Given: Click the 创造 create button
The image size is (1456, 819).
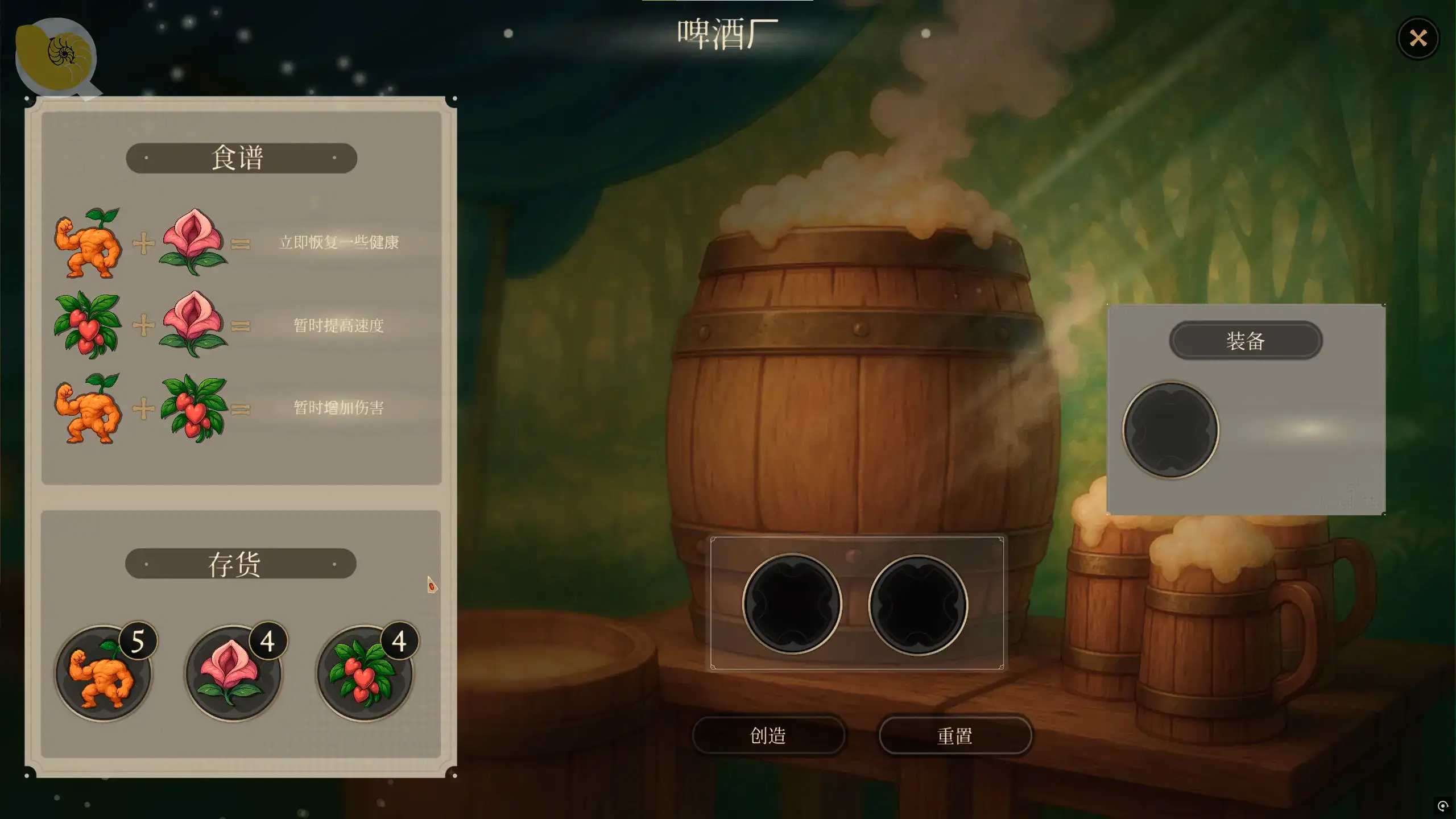Looking at the screenshot, I should tap(768, 735).
